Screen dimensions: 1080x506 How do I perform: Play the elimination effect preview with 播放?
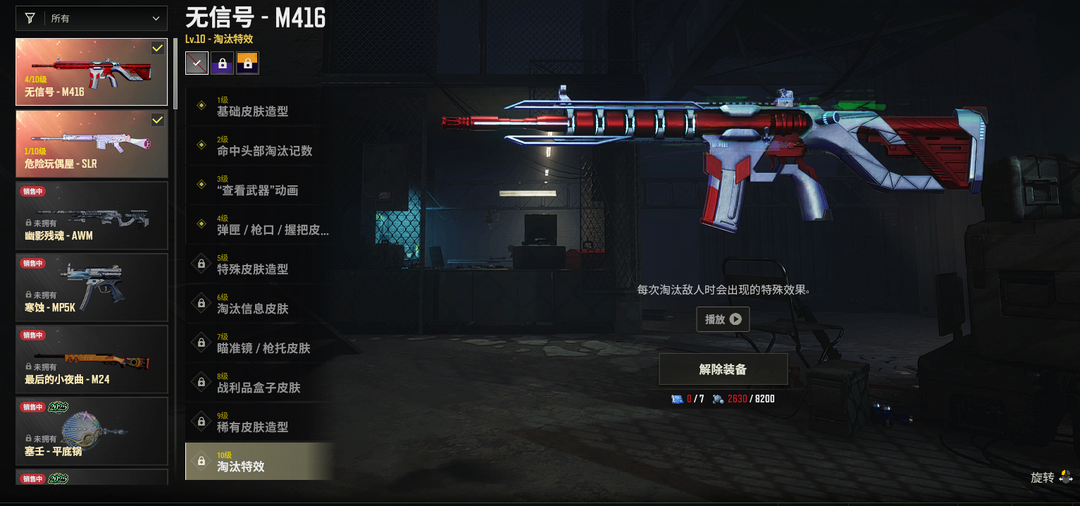[x=723, y=320]
